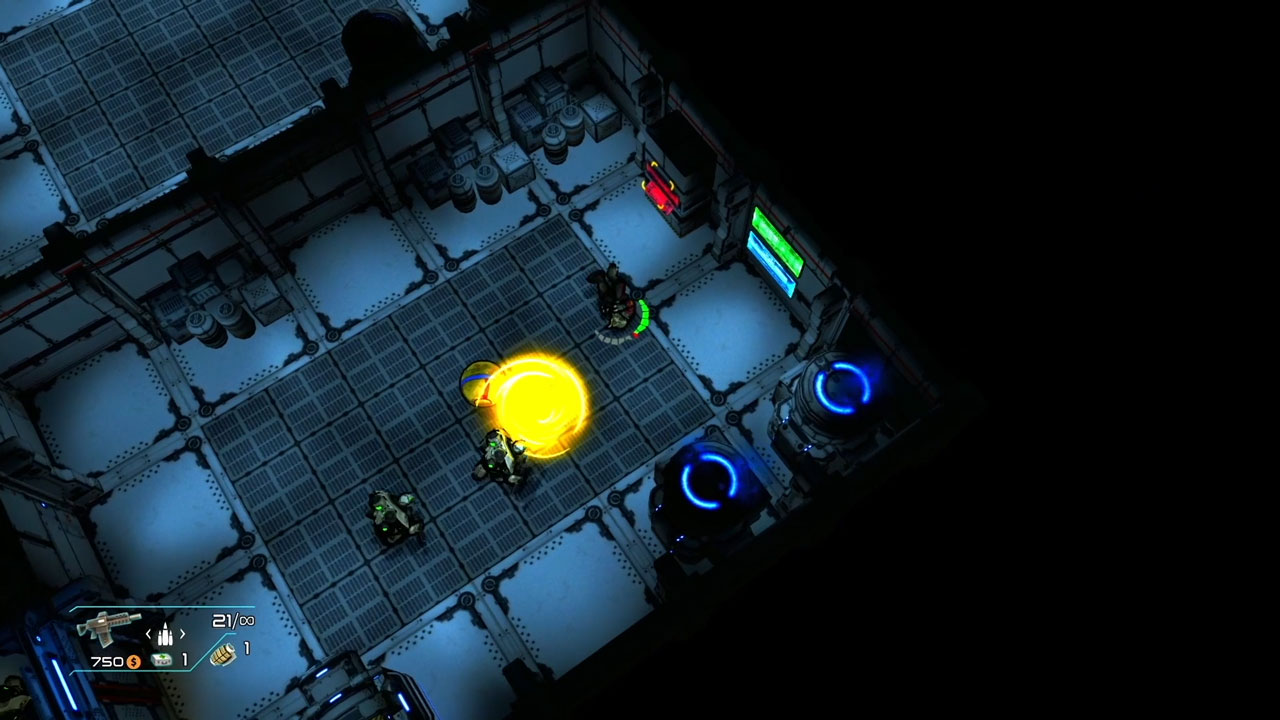Click the 750 credits amount

click(106, 660)
